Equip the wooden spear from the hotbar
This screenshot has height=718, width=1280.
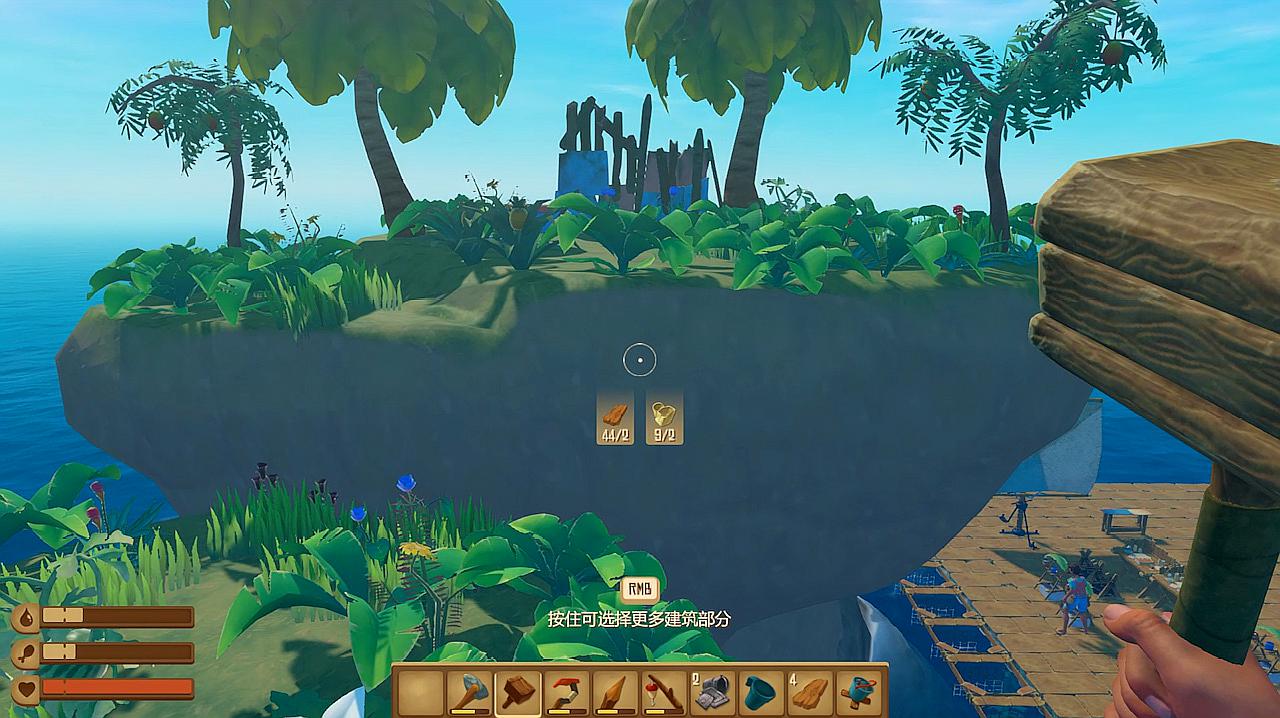(x=614, y=692)
